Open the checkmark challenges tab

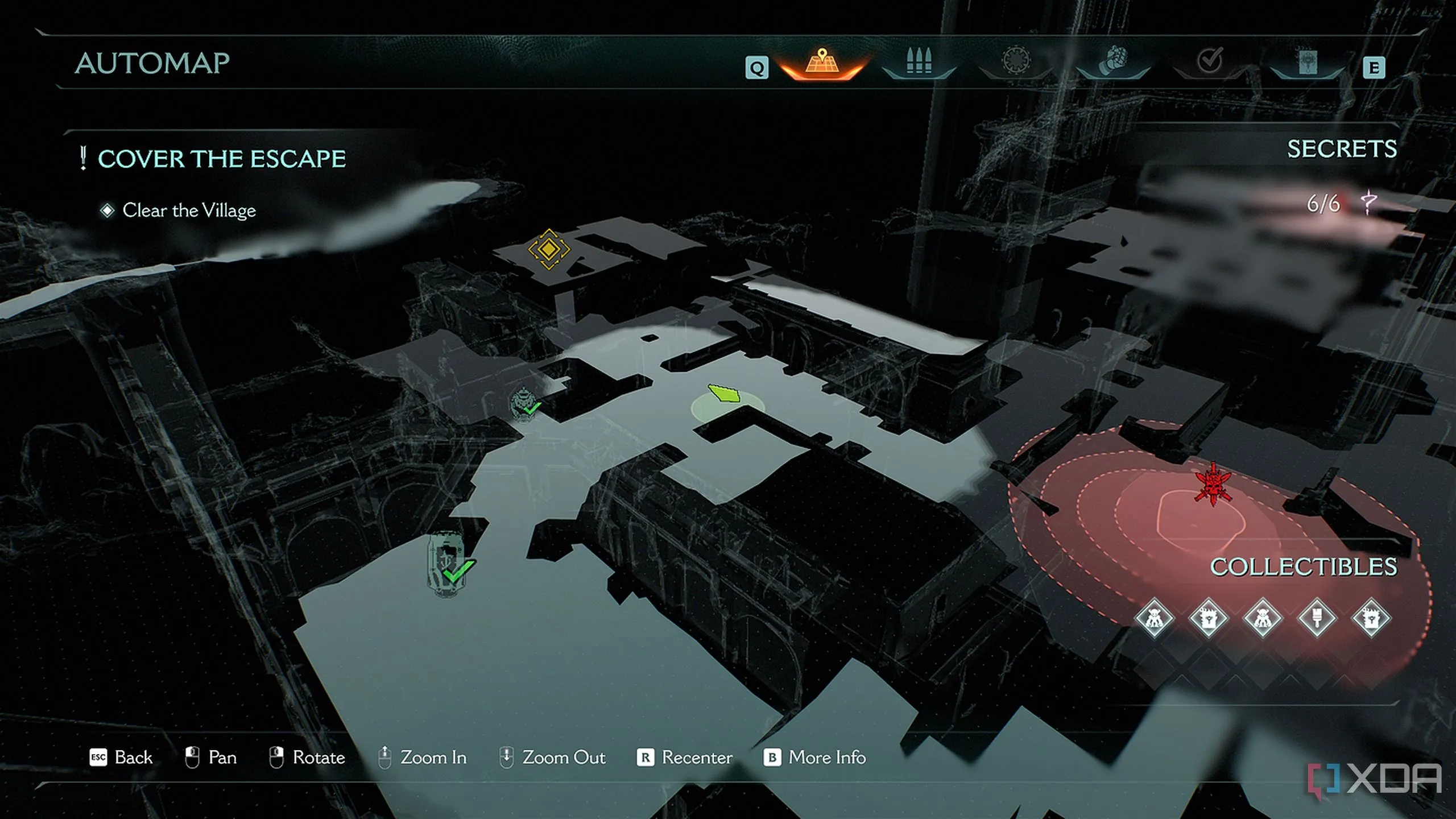coord(1210,61)
